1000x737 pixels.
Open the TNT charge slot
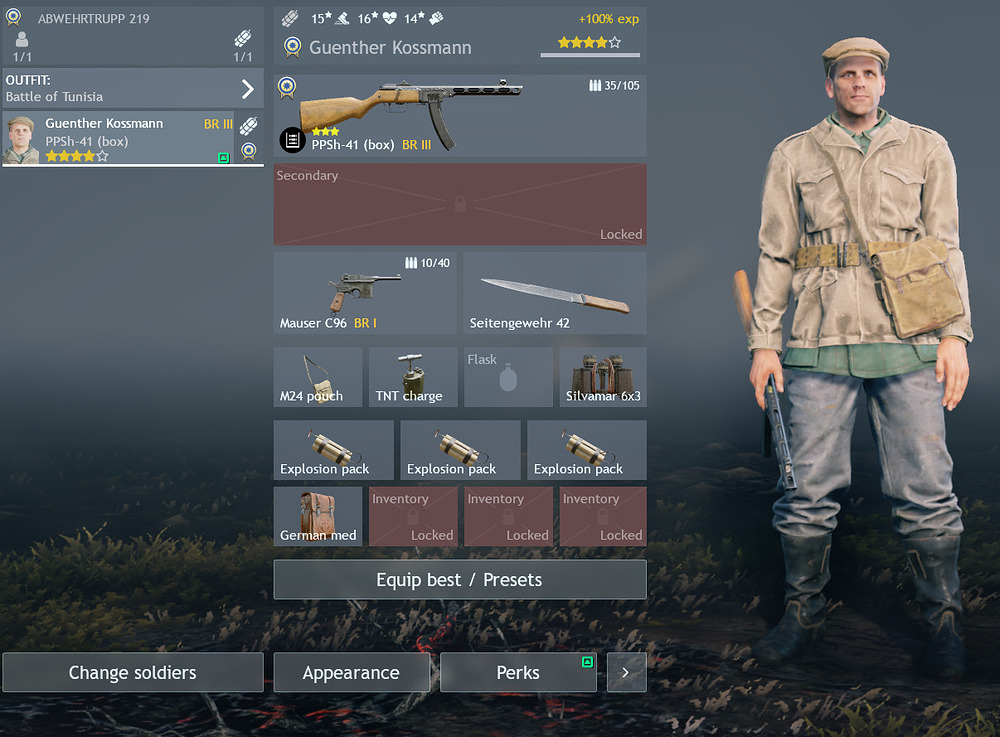[x=413, y=377]
